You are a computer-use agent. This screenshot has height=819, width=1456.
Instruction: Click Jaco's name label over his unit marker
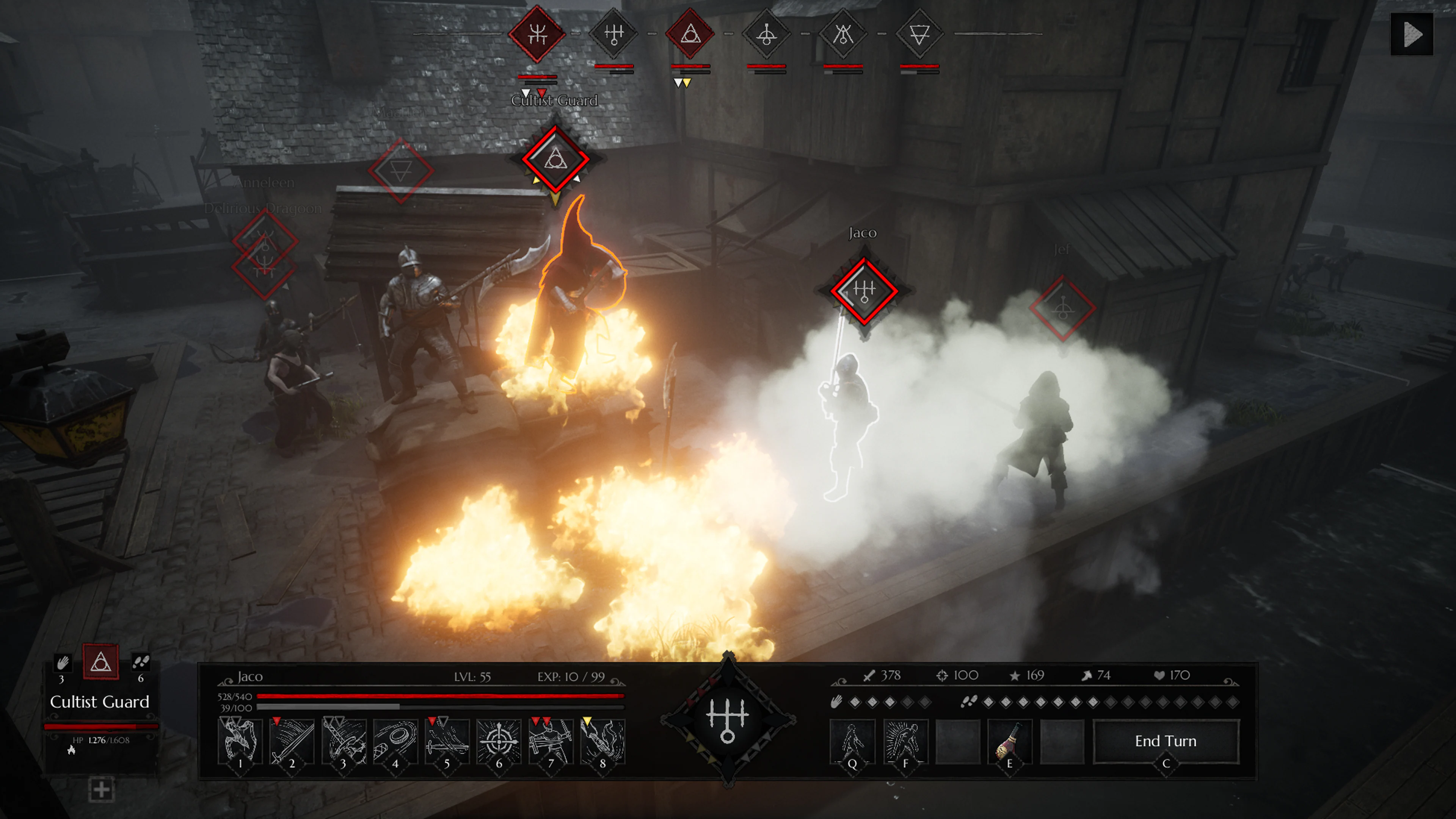click(864, 232)
